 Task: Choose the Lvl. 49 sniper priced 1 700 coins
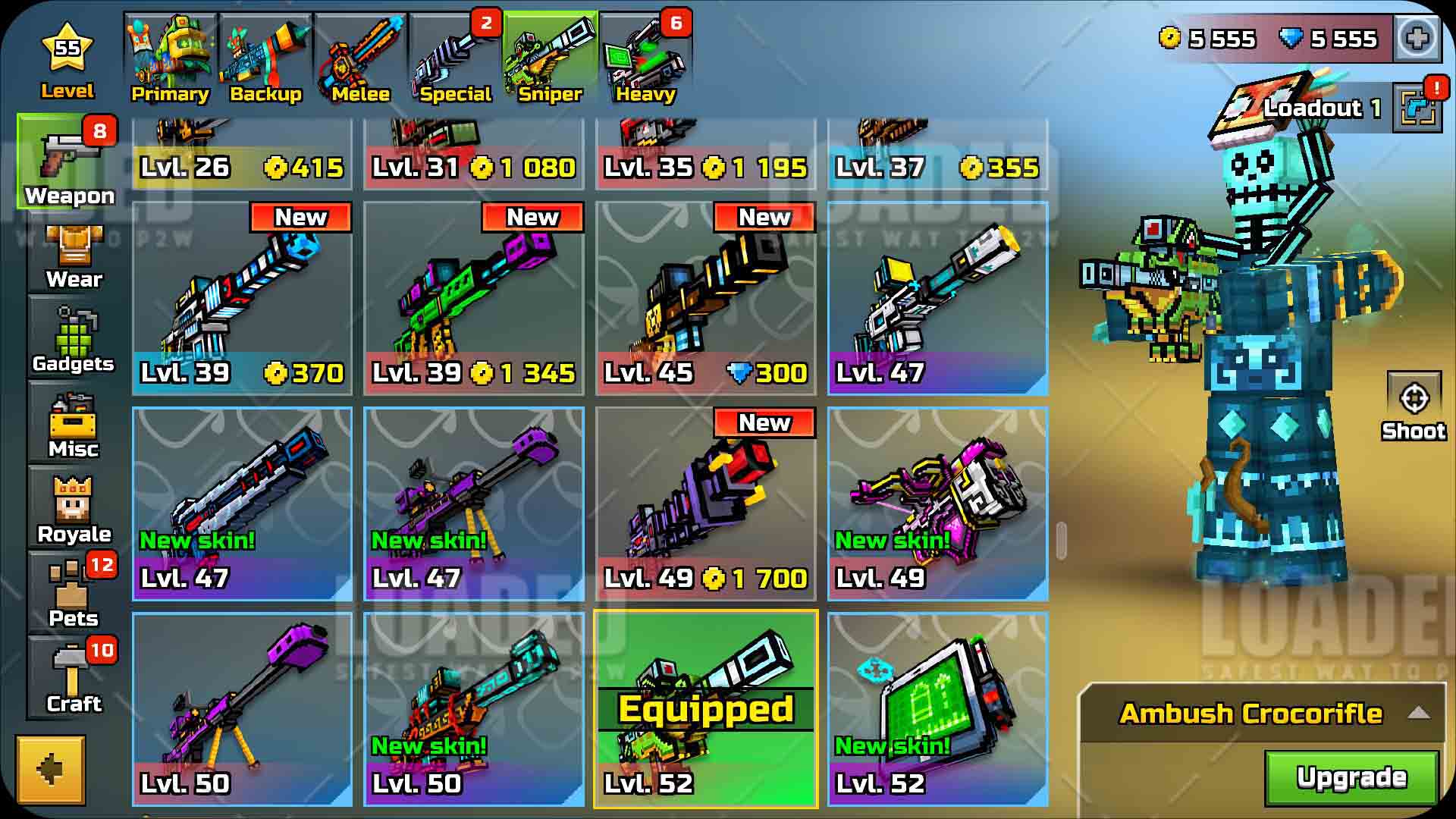705,504
